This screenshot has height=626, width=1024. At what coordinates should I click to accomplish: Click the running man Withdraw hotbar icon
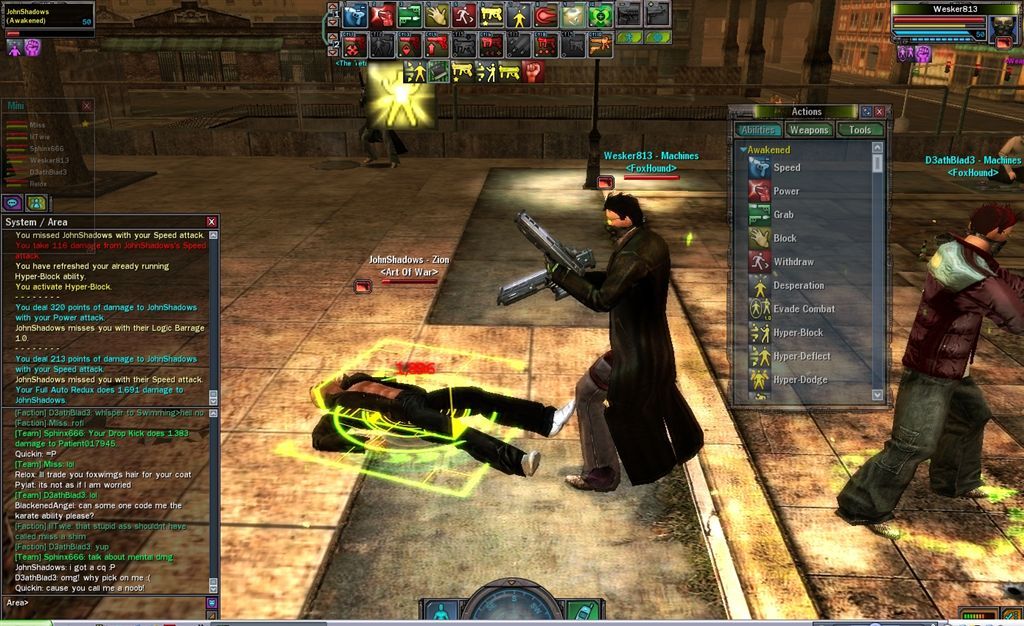464,16
